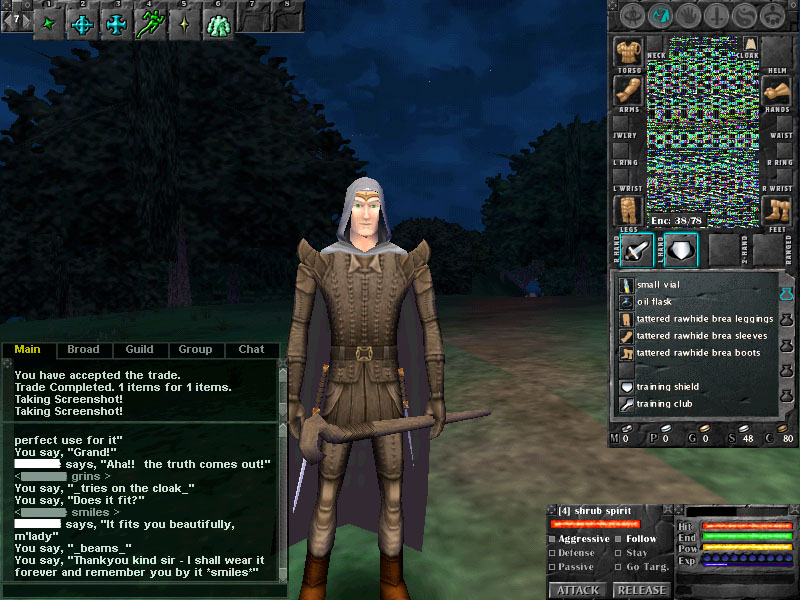
Task: Select the Group chat tab
Action: 195,350
